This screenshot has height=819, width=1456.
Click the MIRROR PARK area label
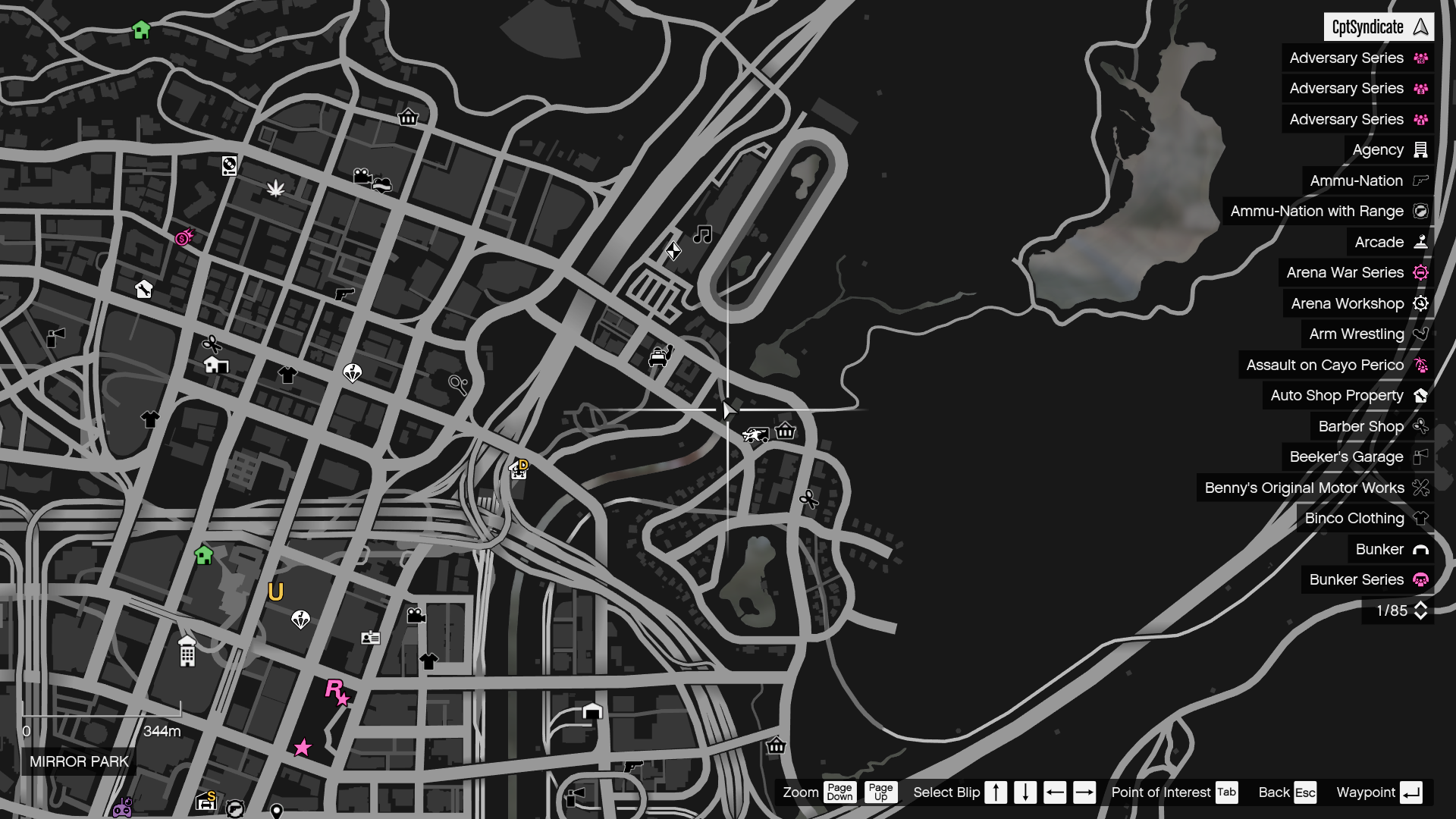pos(78,762)
